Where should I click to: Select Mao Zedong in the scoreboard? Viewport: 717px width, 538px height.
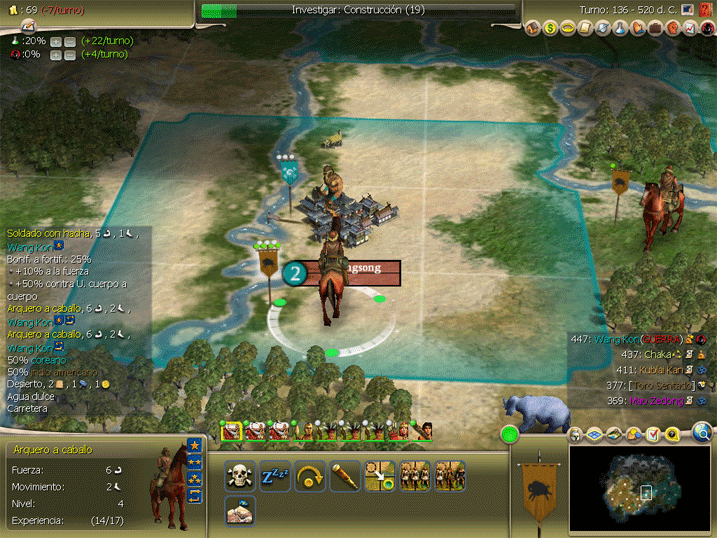click(x=653, y=401)
